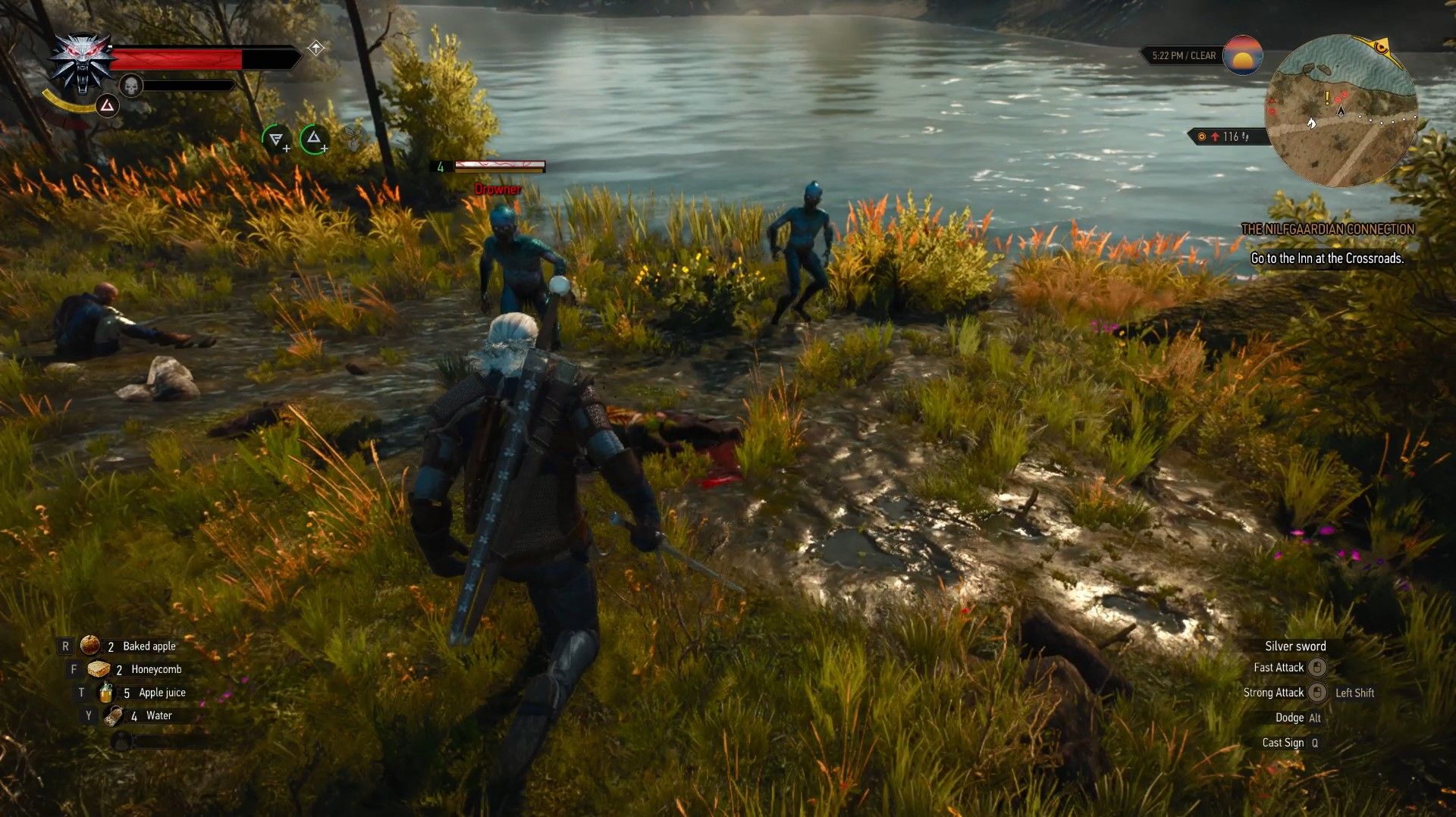
Task: Click the sunset weather icon
Action: 1242,55
